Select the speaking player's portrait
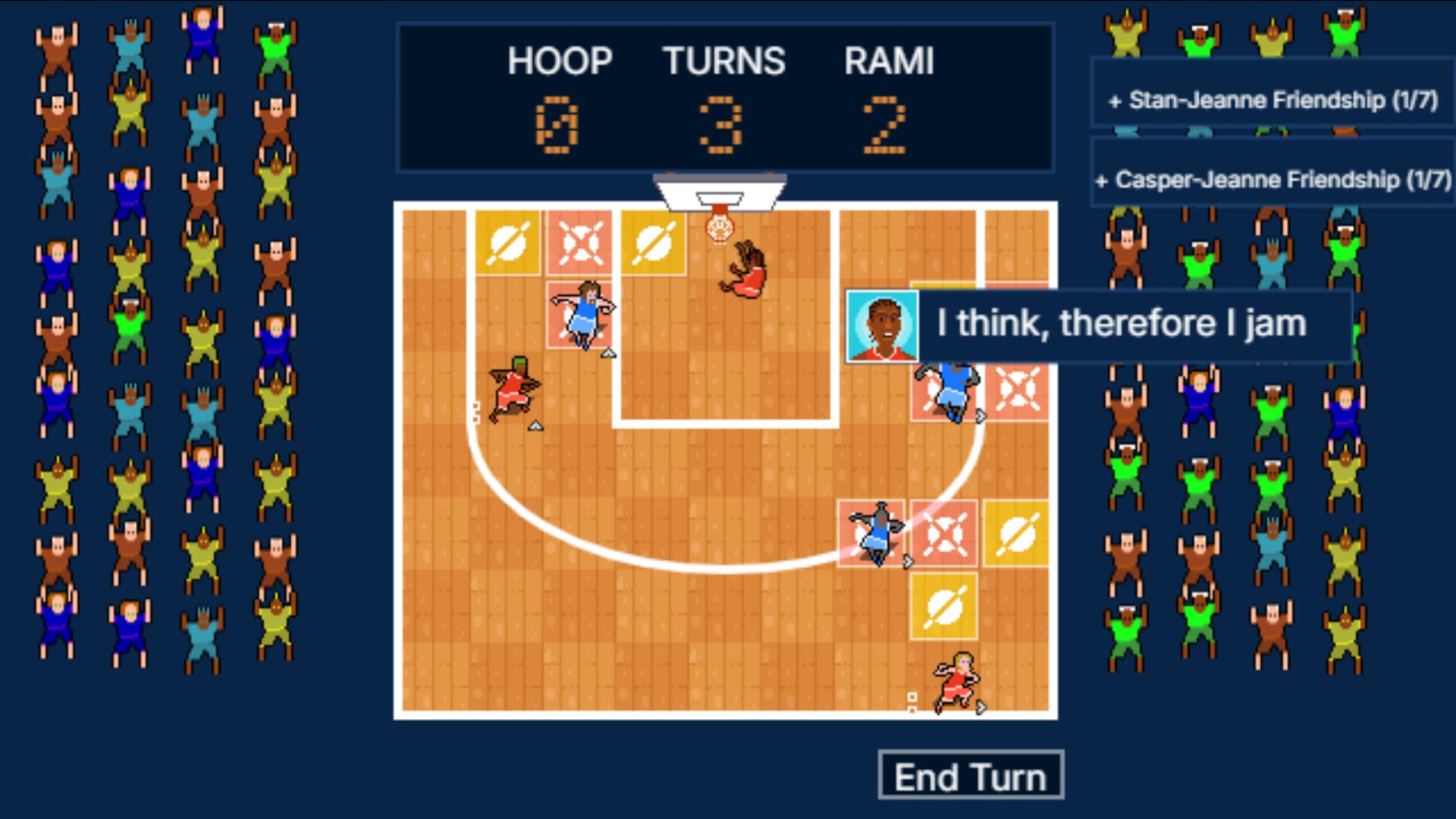The width and height of the screenshot is (1456, 819). coord(882,326)
